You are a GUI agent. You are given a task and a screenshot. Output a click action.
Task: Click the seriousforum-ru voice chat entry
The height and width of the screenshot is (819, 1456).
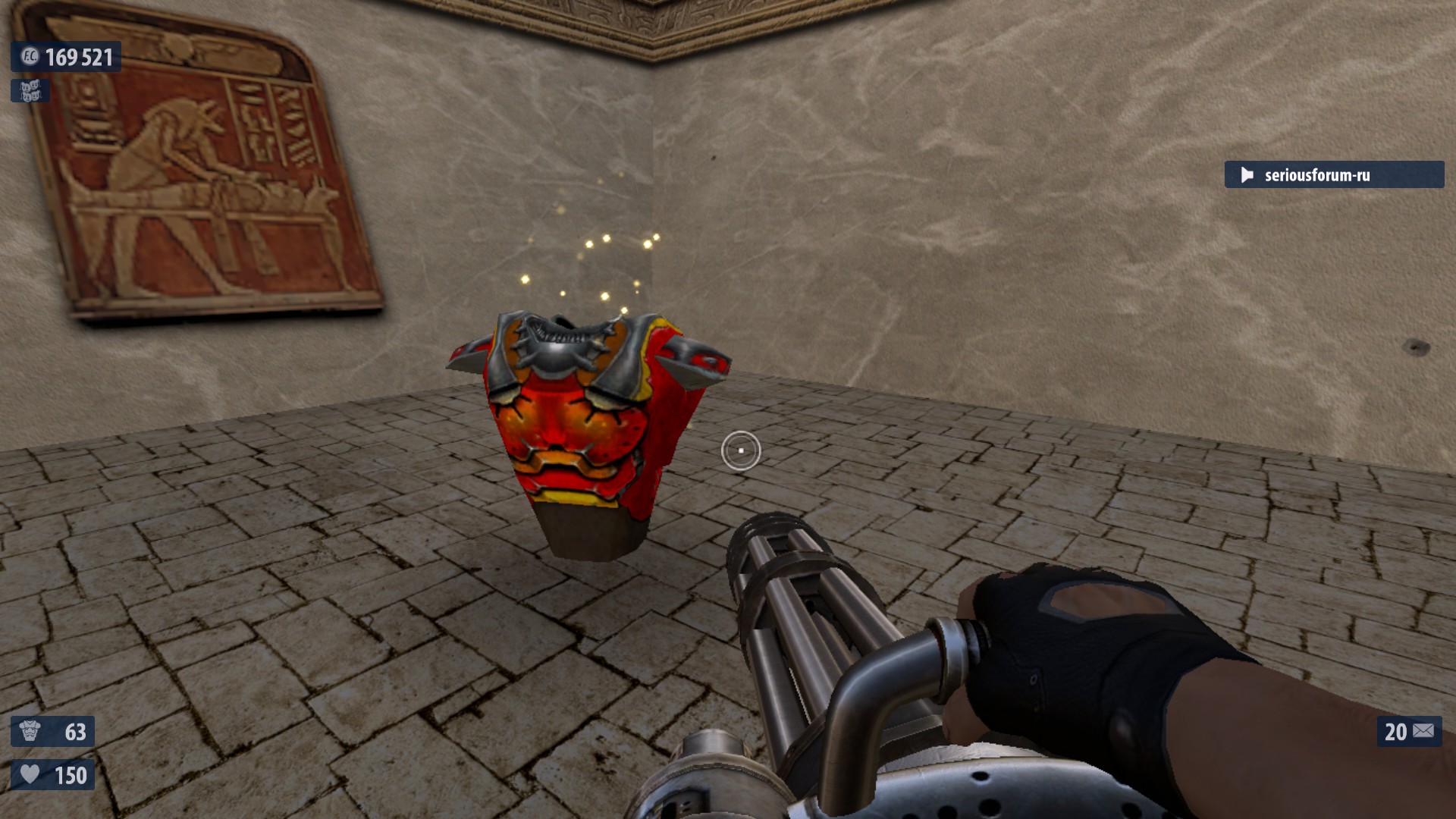pos(1333,175)
